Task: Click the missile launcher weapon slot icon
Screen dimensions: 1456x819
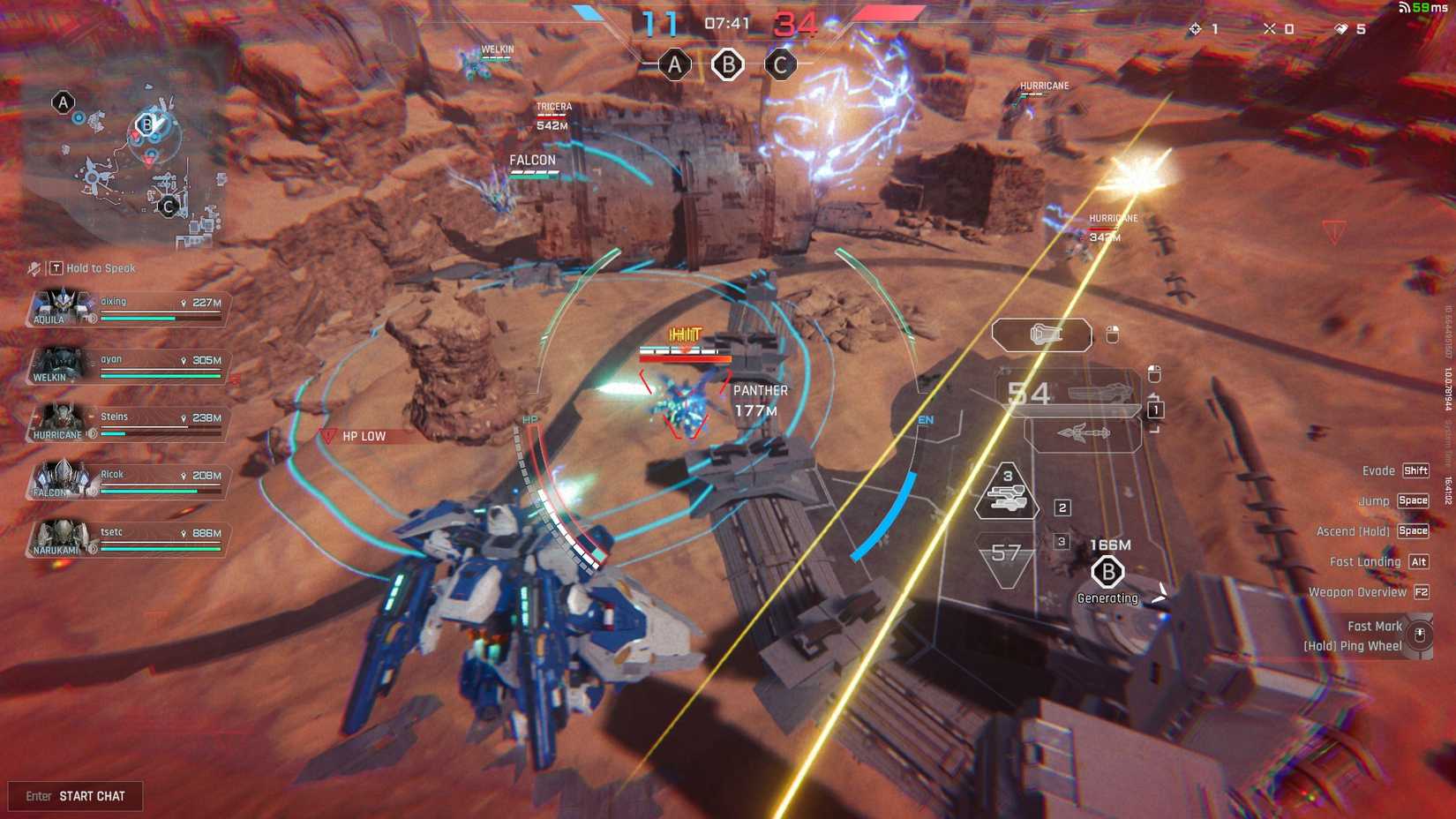Action: pos(1084,433)
